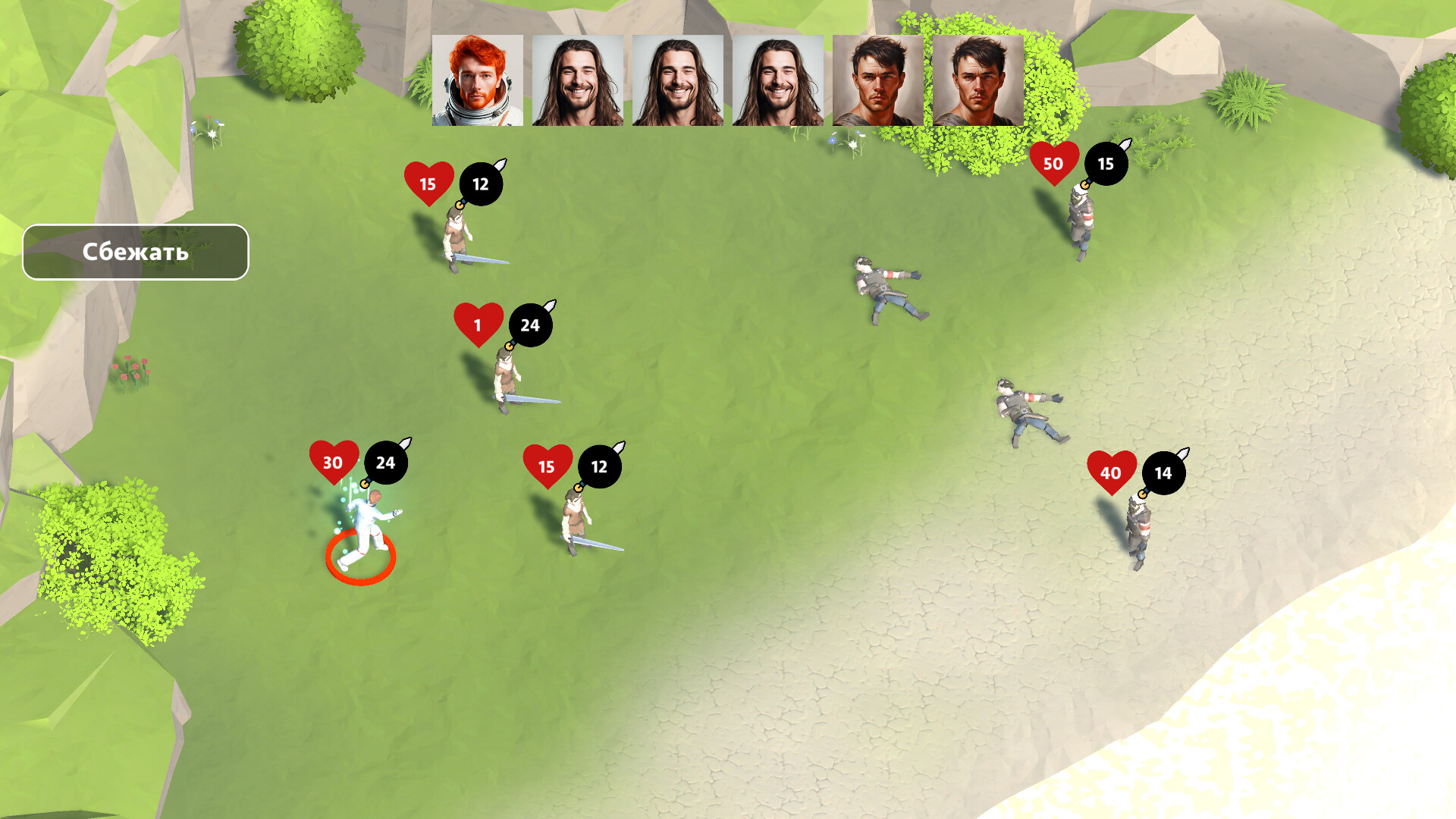Viewport: 1456px width, 819px height.
Task: Attack the enemy soldier with 40 health
Action: (x=1137, y=531)
